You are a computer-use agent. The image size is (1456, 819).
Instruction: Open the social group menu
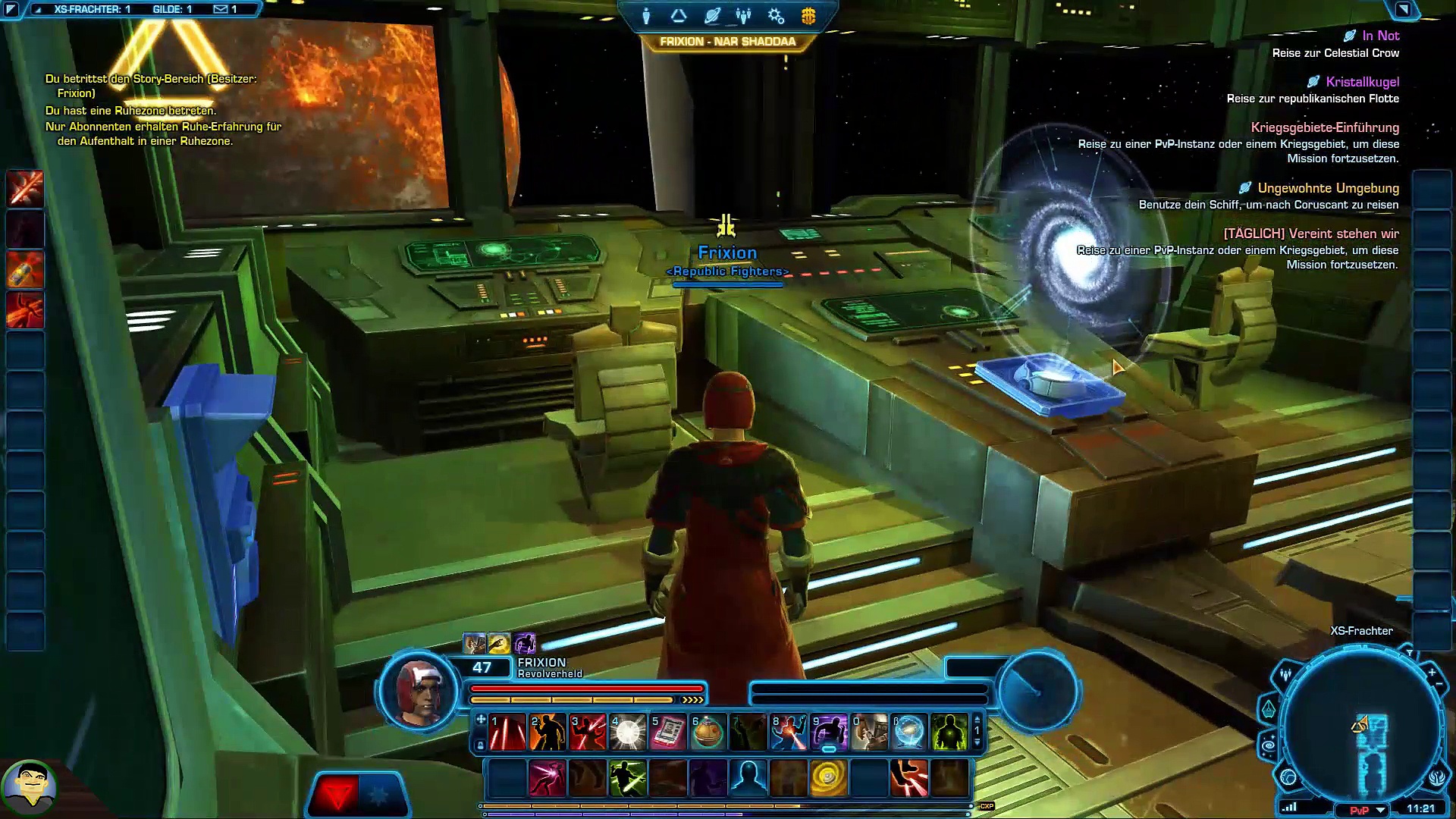pyautogui.click(x=743, y=16)
